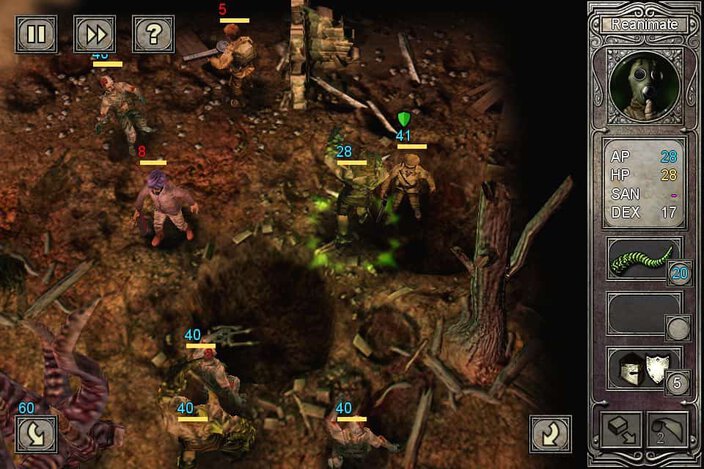The height and width of the screenshot is (469, 704).
Task: Activate the fast-forward button
Action: click(x=95, y=34)
